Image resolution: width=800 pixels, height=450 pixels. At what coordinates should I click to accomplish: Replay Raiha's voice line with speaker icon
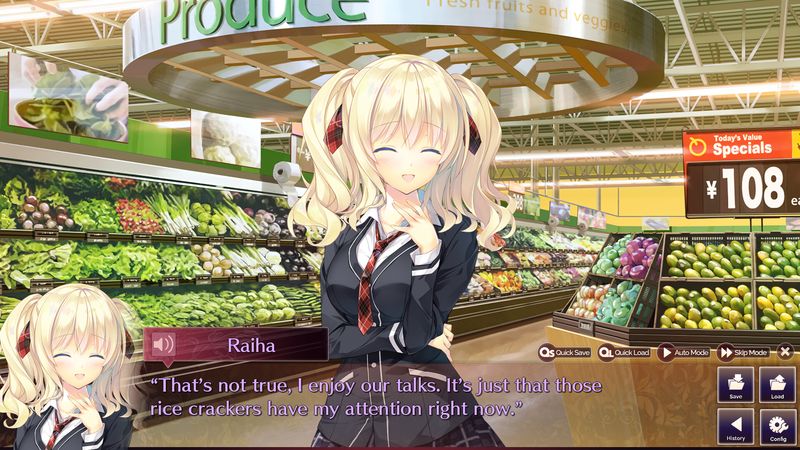pyautogui.click(x=163, y=346)
